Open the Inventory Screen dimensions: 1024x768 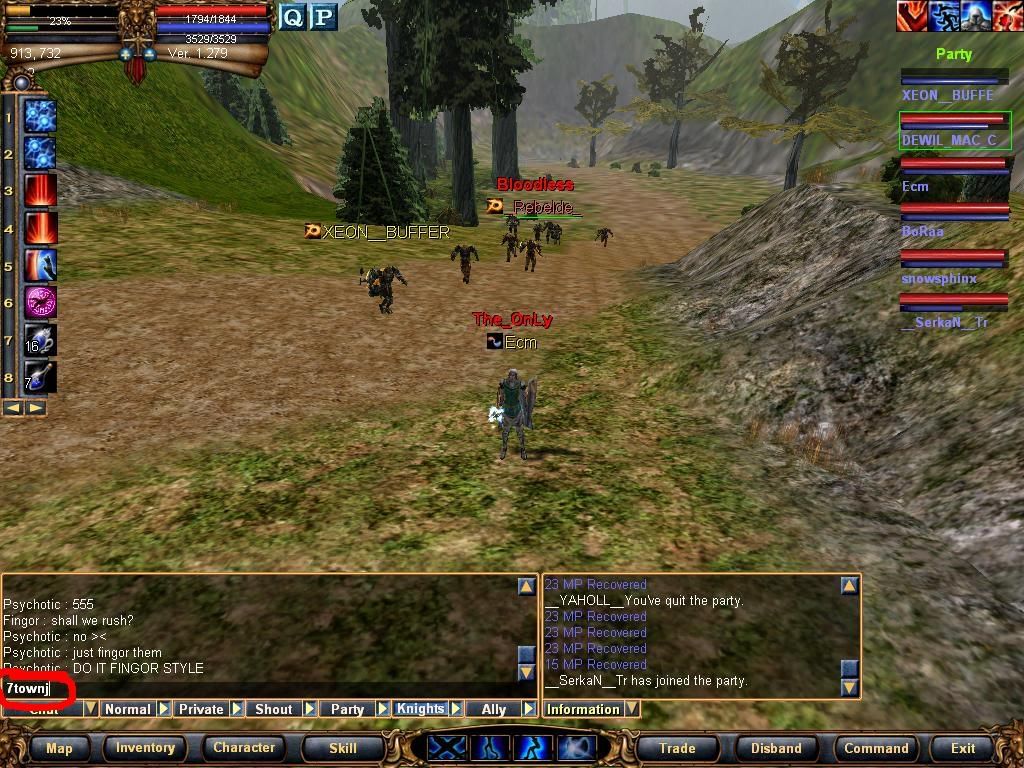pyautogui.click(x=145, y=748)
